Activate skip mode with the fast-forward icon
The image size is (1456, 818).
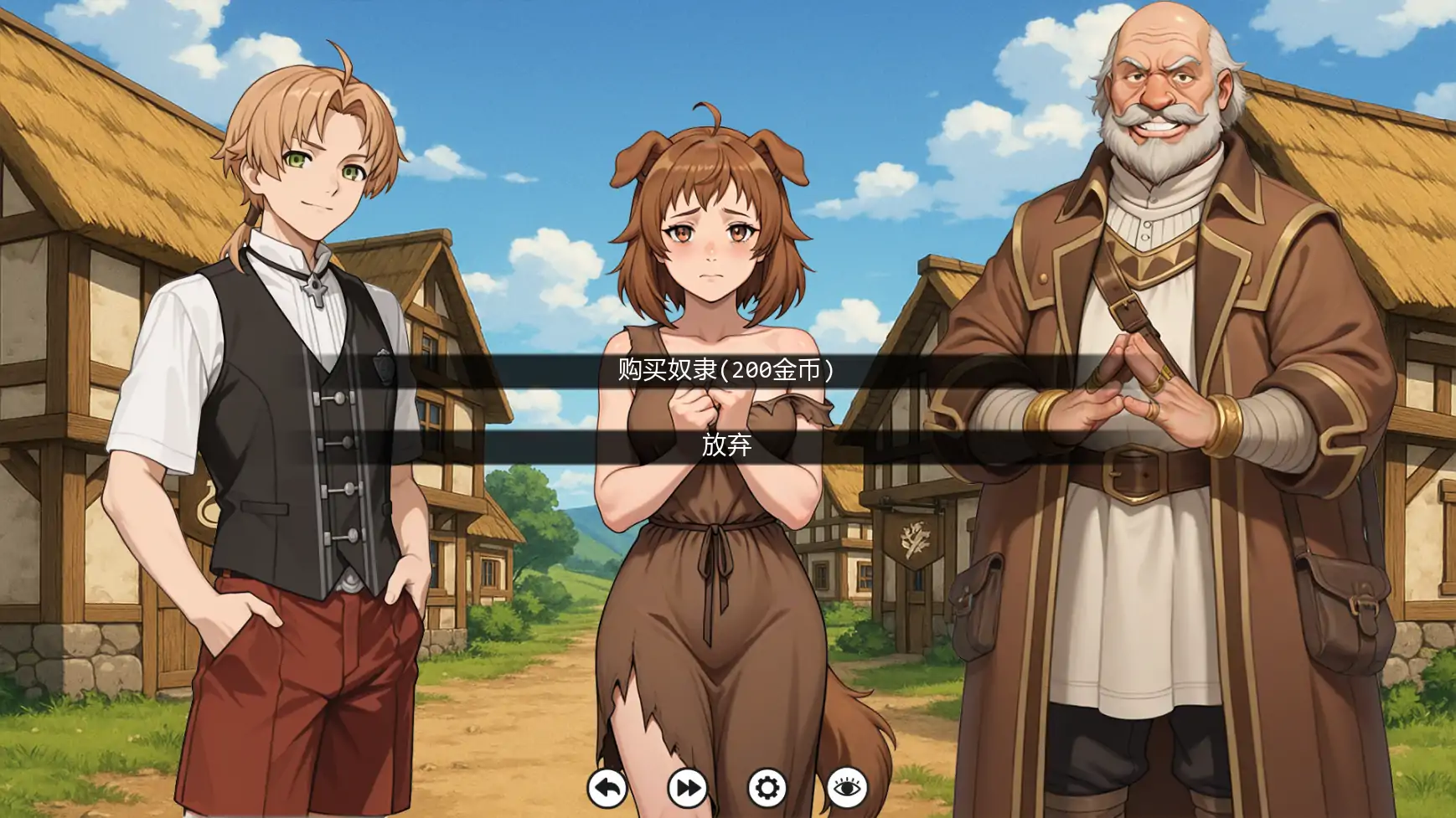[x=687, y=790]
